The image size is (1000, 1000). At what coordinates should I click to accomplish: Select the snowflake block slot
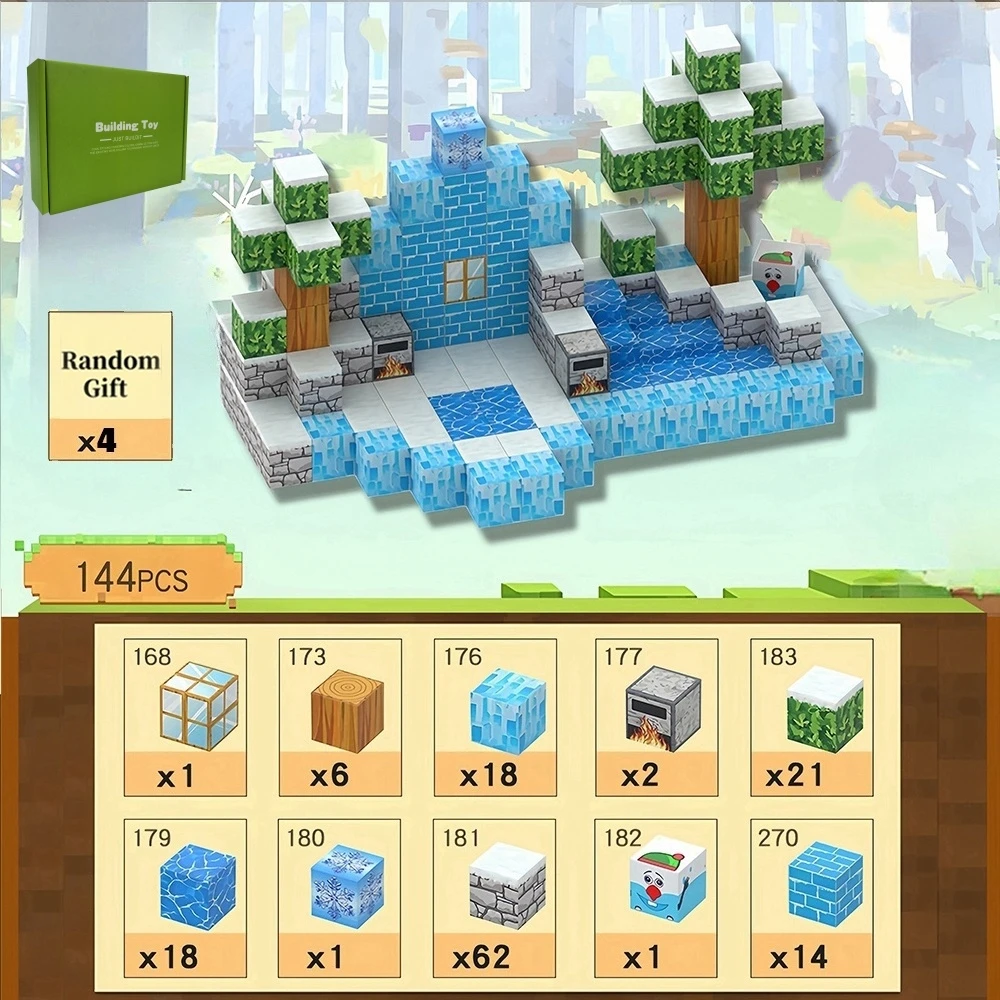tap(340, 897)
